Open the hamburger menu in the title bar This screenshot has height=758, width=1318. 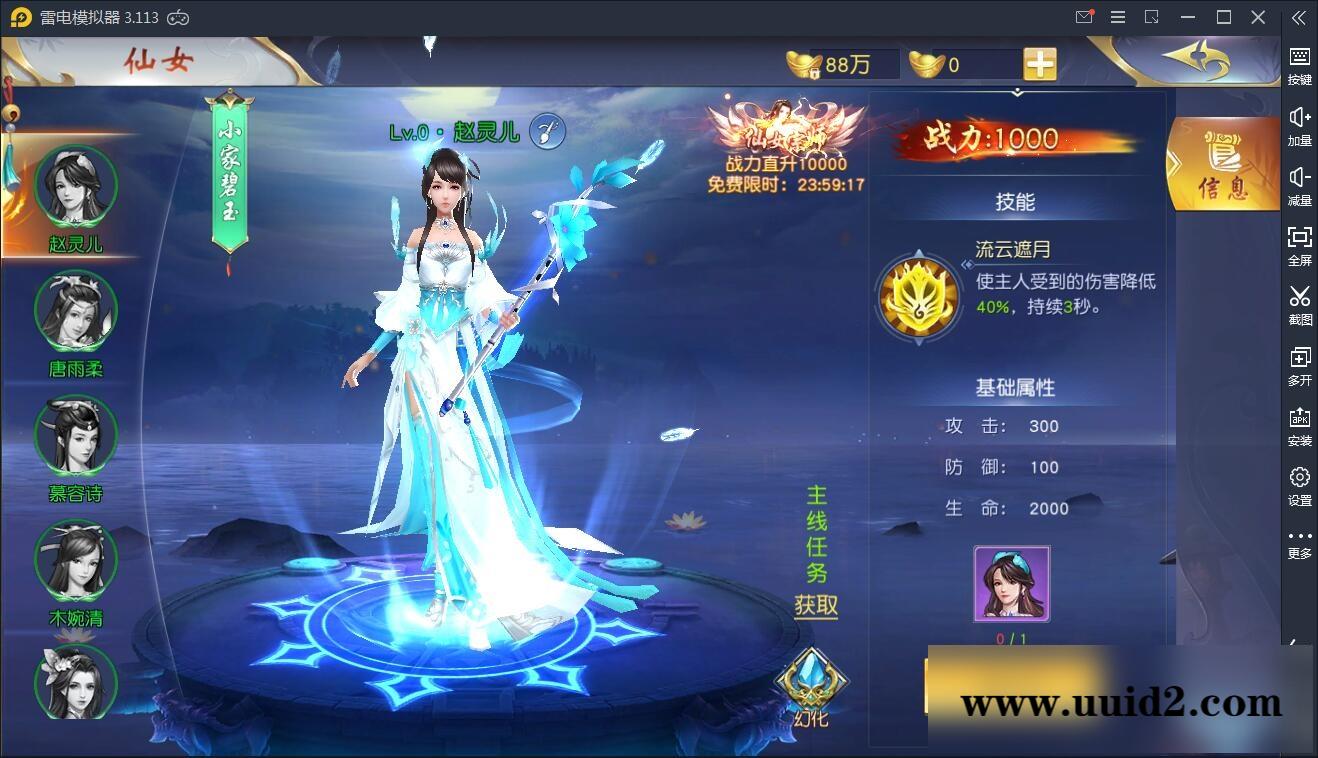[1117, 17]
